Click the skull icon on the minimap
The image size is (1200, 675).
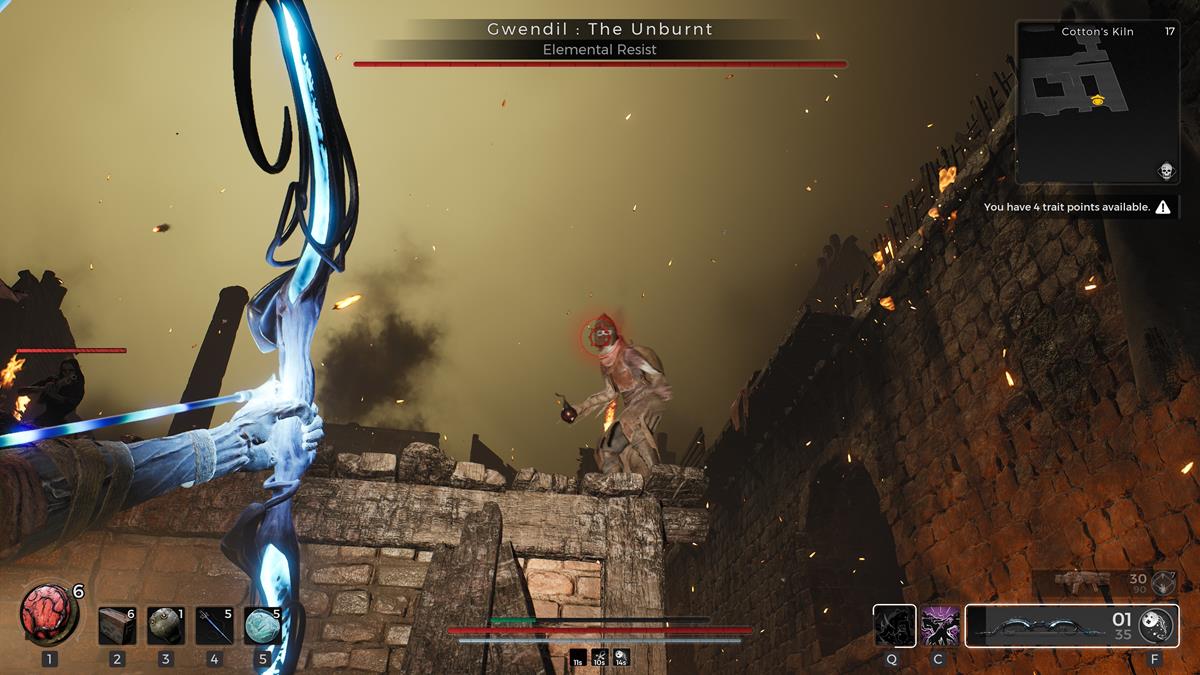pyautogui.click(x=1166, y=171)
